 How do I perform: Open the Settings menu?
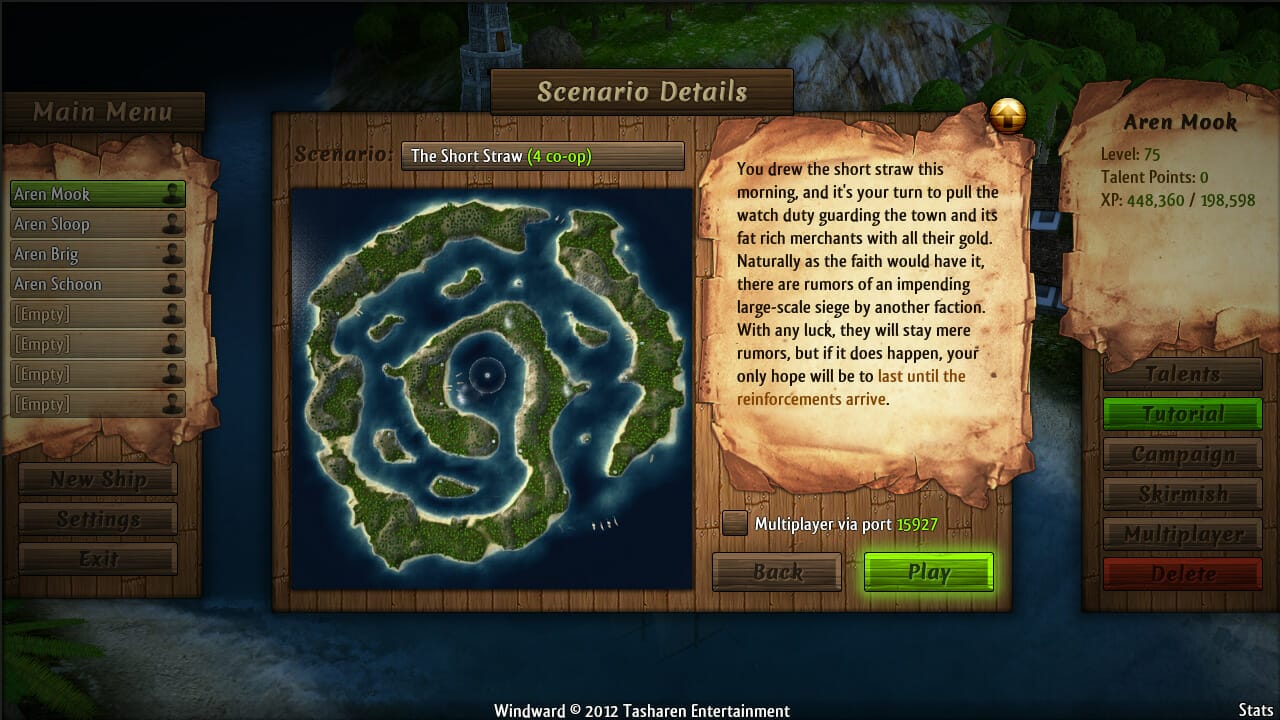click(x=98, y=519)
